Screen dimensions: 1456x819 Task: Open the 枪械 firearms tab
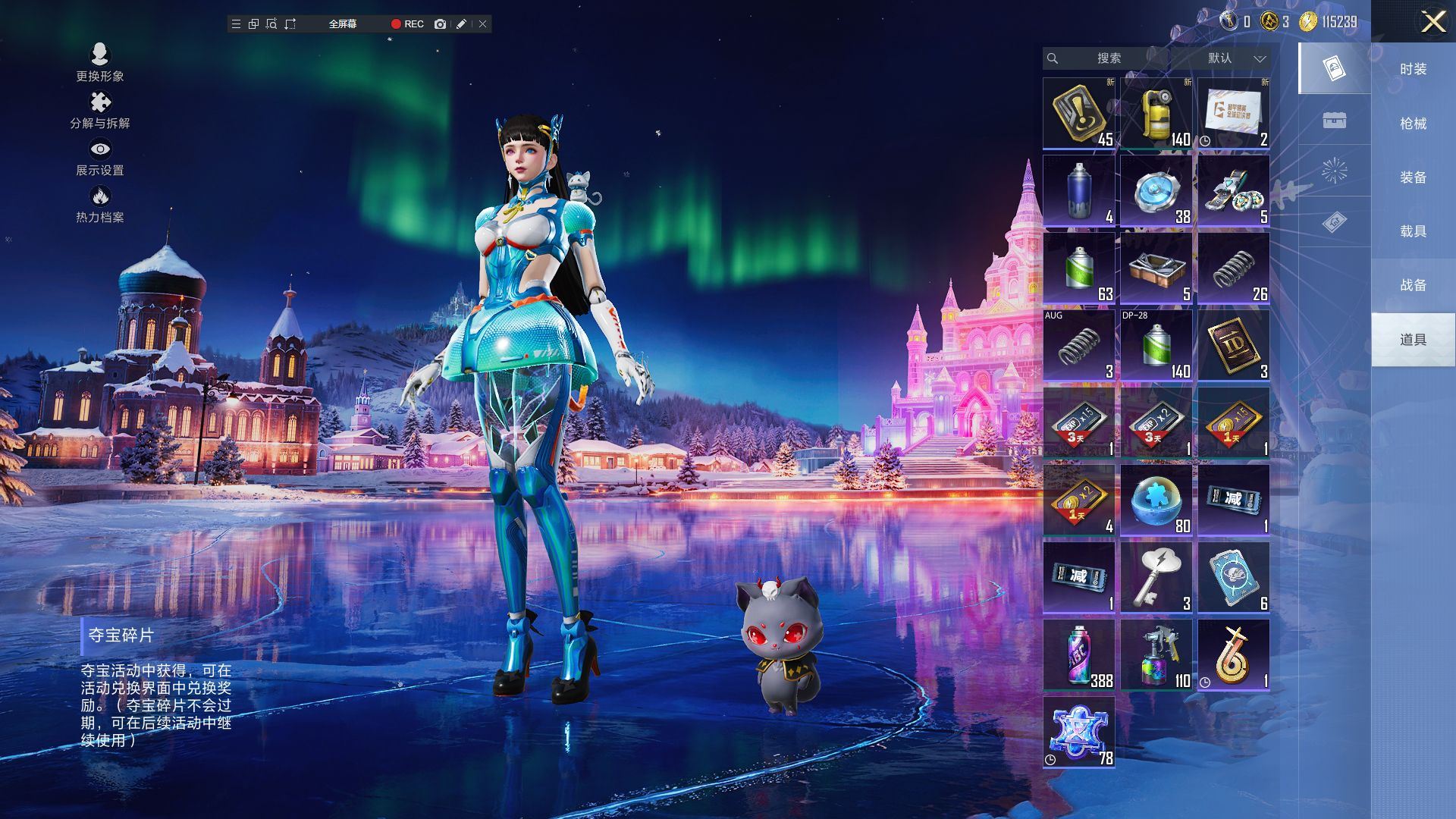pos(1413,124)
